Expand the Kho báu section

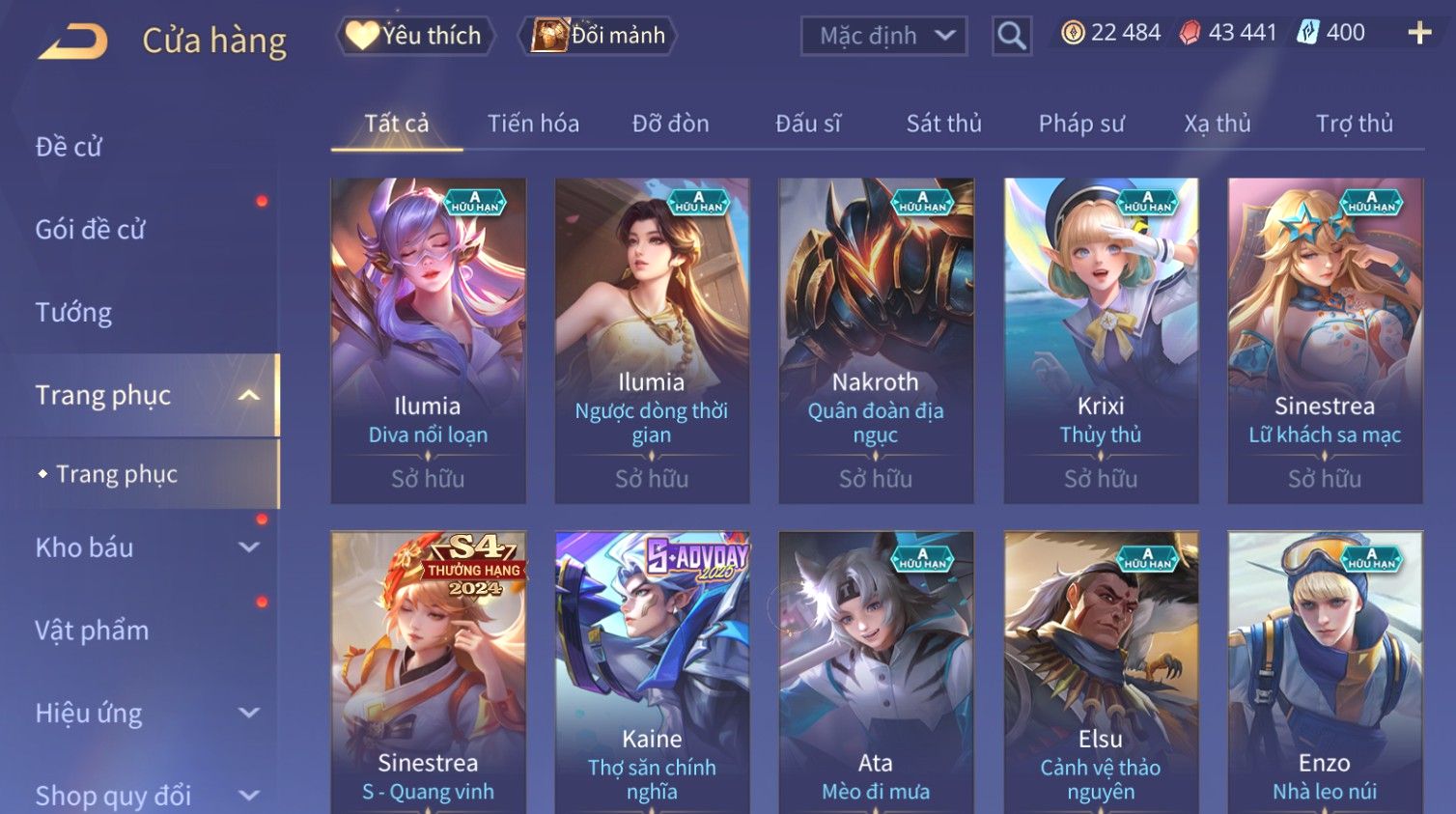coord(145,547)
